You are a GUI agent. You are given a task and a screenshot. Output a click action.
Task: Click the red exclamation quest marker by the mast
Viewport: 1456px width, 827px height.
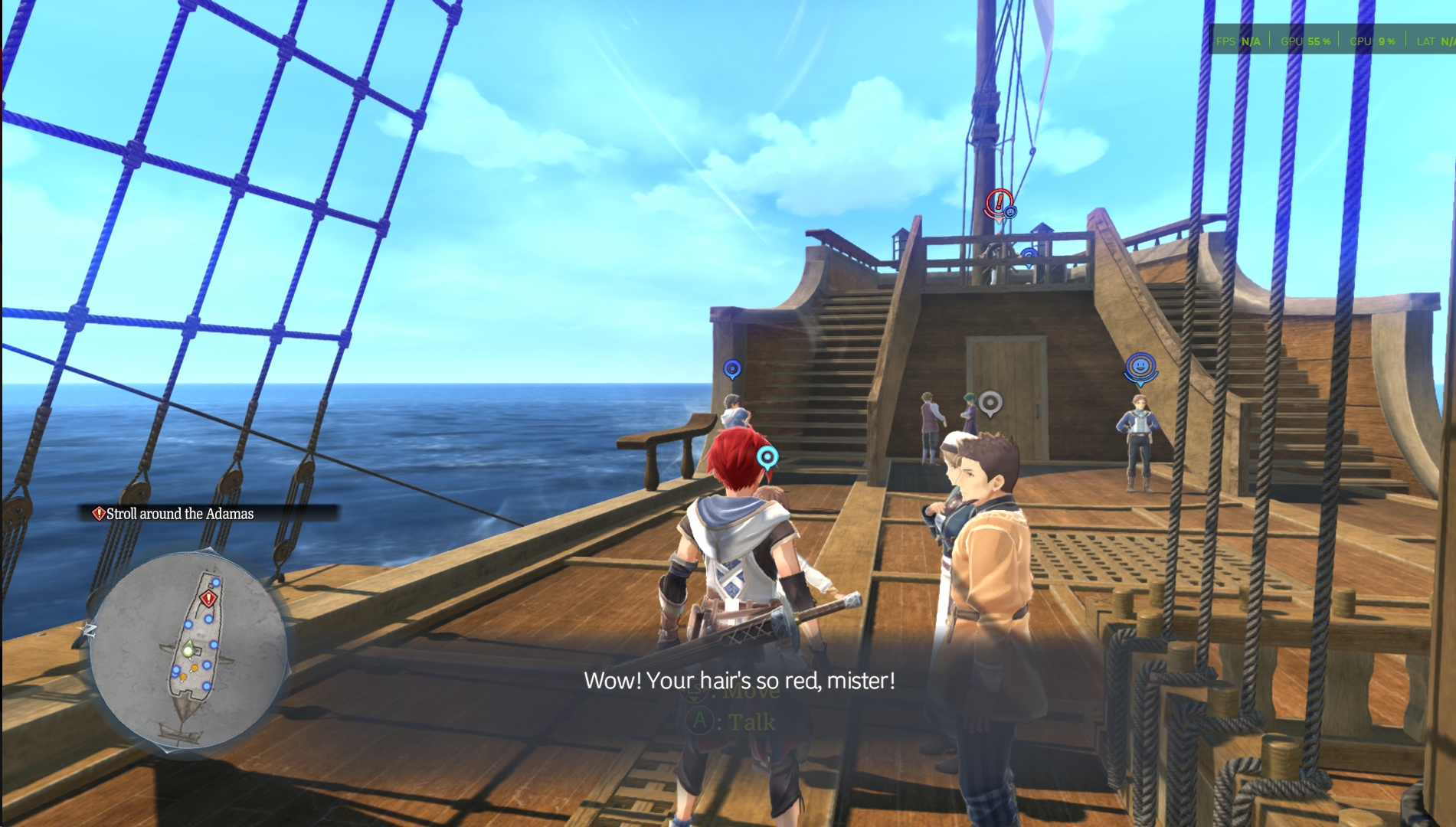coord(998,204)
